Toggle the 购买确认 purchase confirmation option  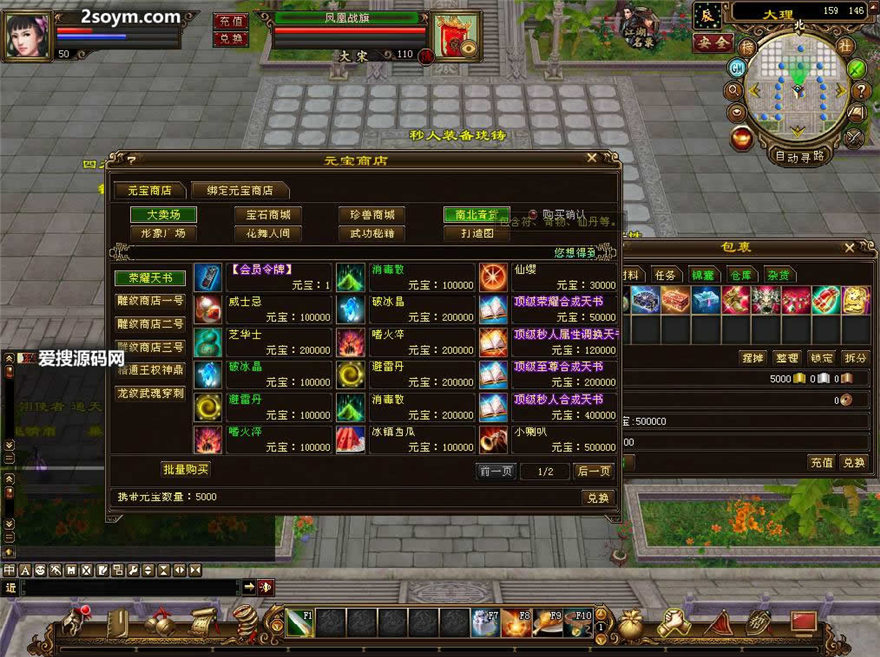coord(533,215)
